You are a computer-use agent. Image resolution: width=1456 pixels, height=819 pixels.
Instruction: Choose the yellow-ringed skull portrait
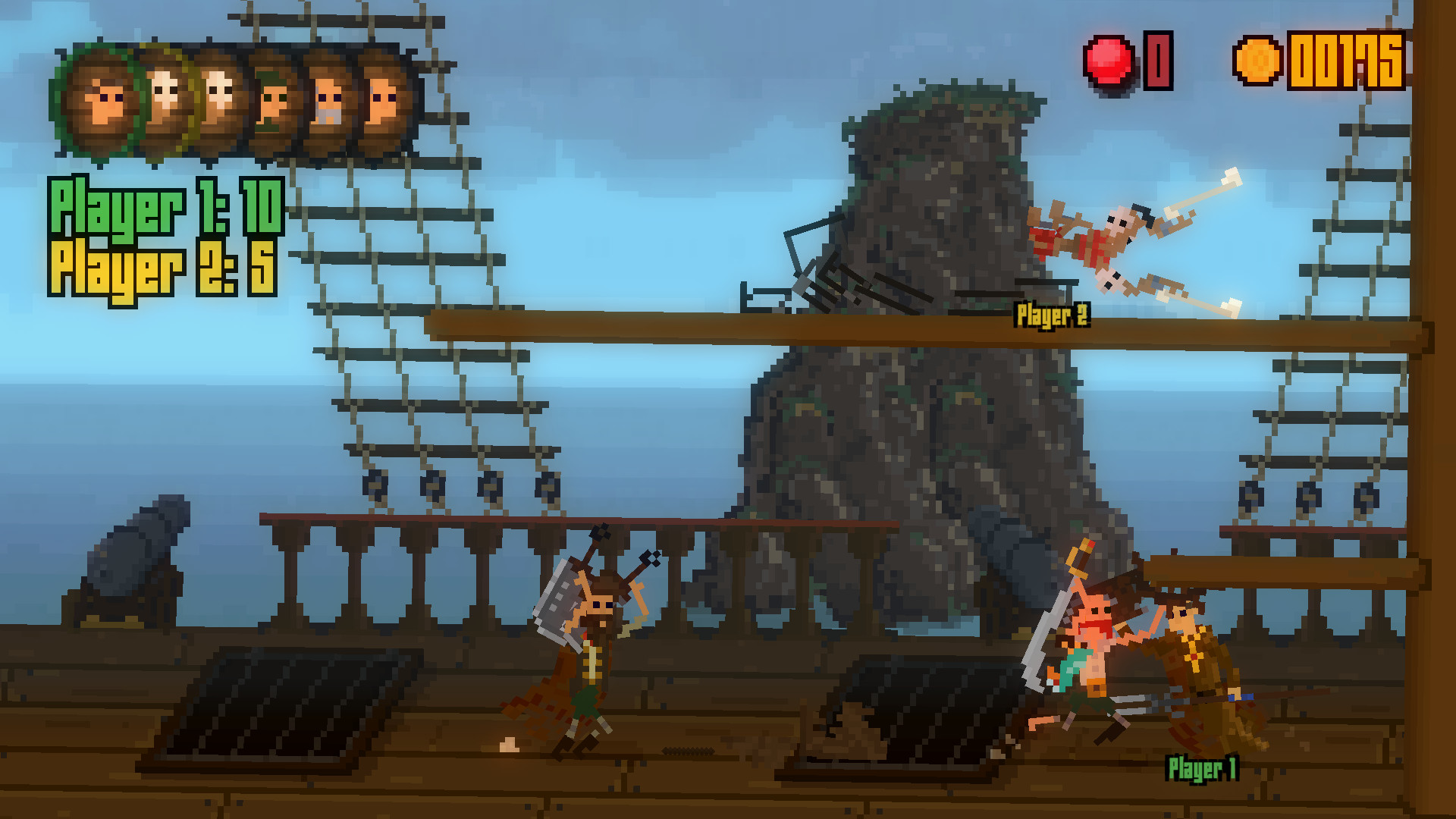coord(164,99)
